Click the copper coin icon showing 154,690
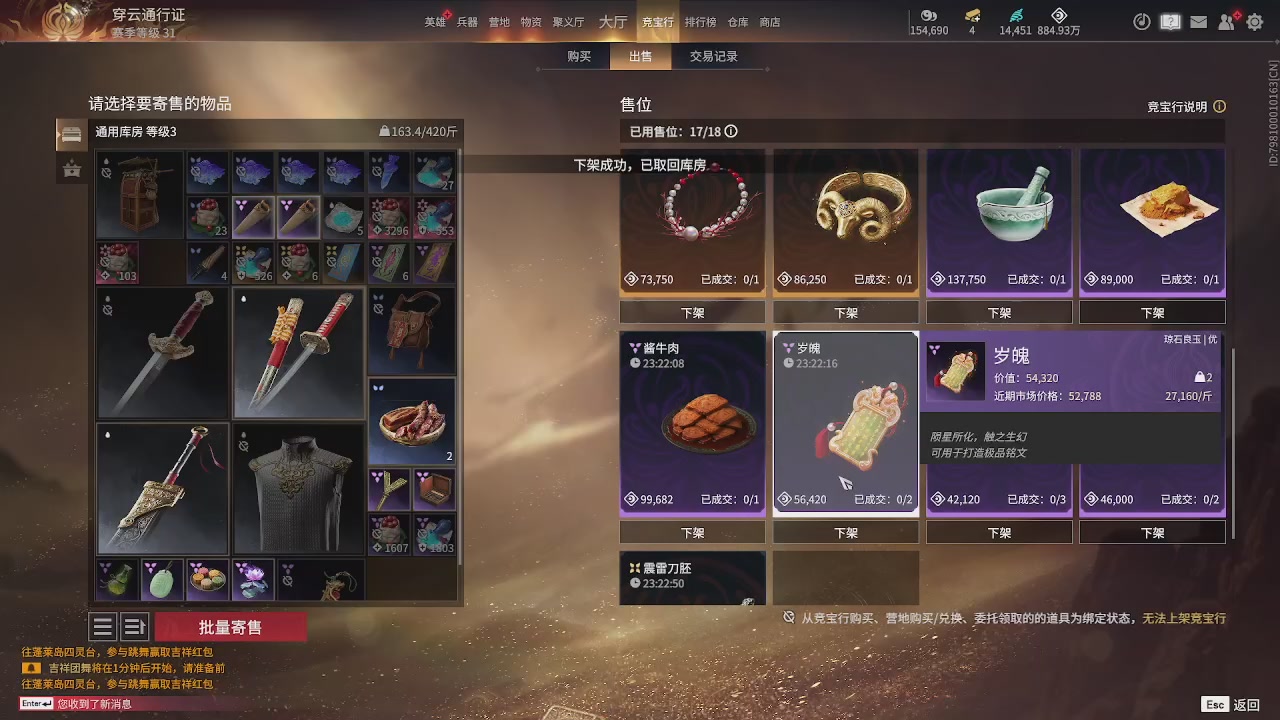Image resolution: width=1280 pixels, height=720 pixels. pyautogui.click(x=927, y=16)
